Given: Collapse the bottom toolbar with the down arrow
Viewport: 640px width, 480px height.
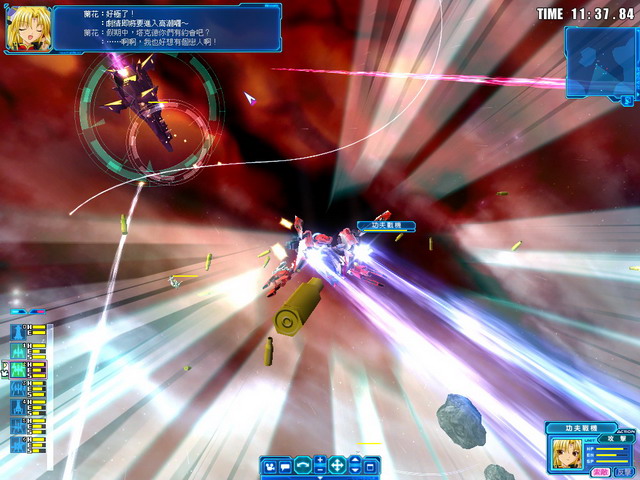Looking at the screenshot, I should pos(320,476).
